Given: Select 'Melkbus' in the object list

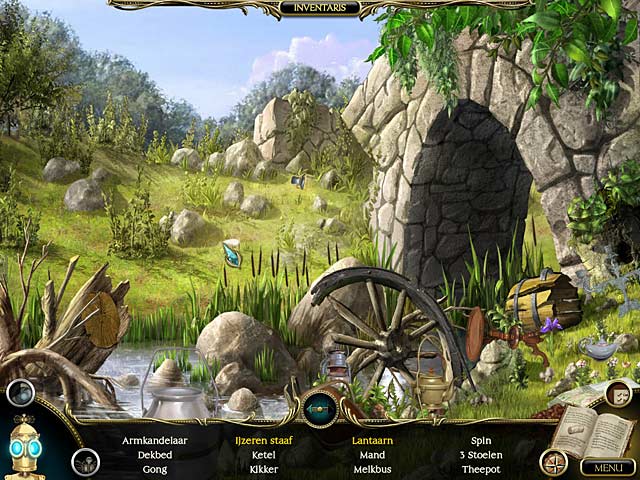Looking at the screenshot, I should (x=371, y=469).
